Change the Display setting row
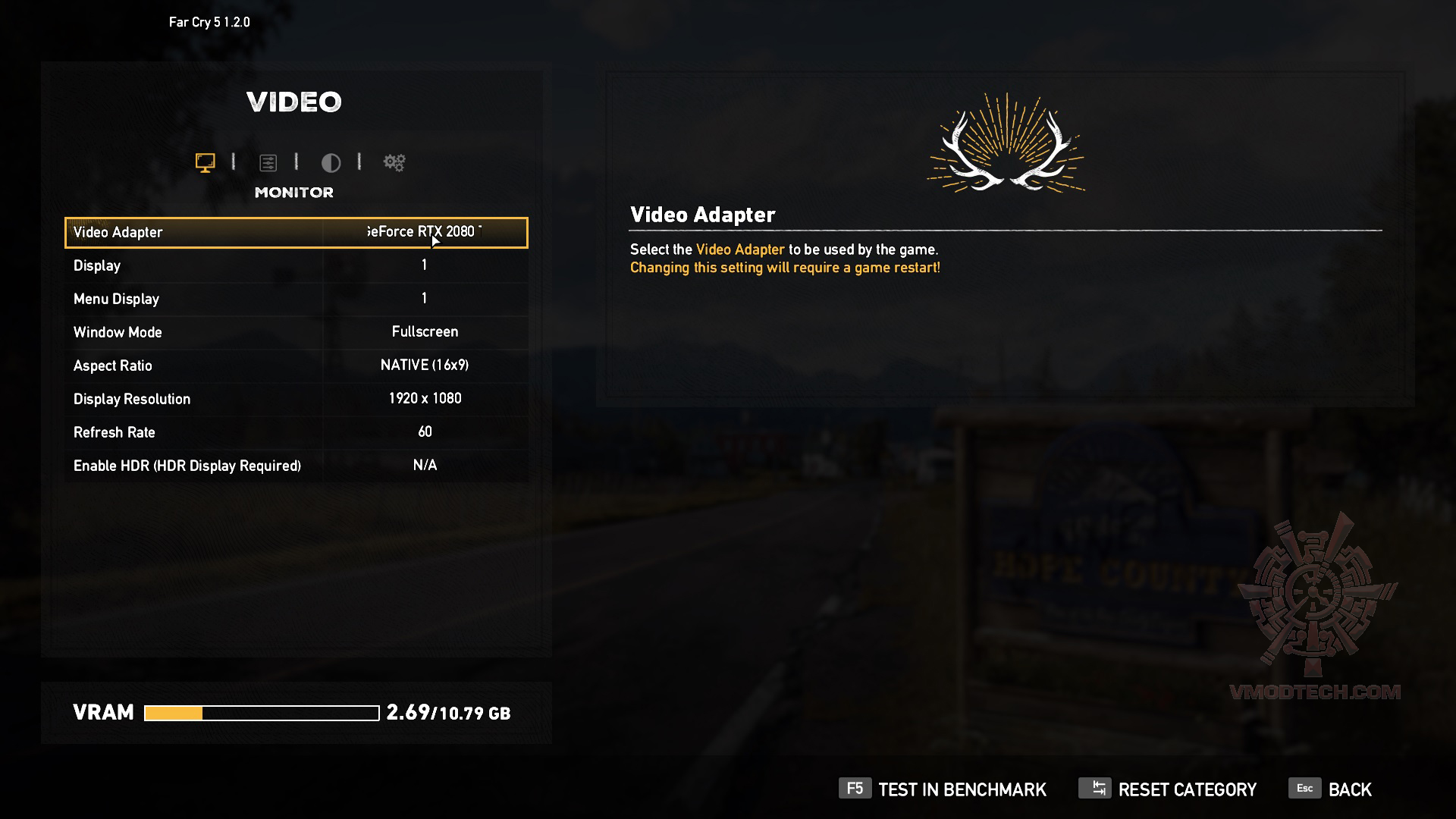This screenshot has height=819, width=1456. [296, 265]
